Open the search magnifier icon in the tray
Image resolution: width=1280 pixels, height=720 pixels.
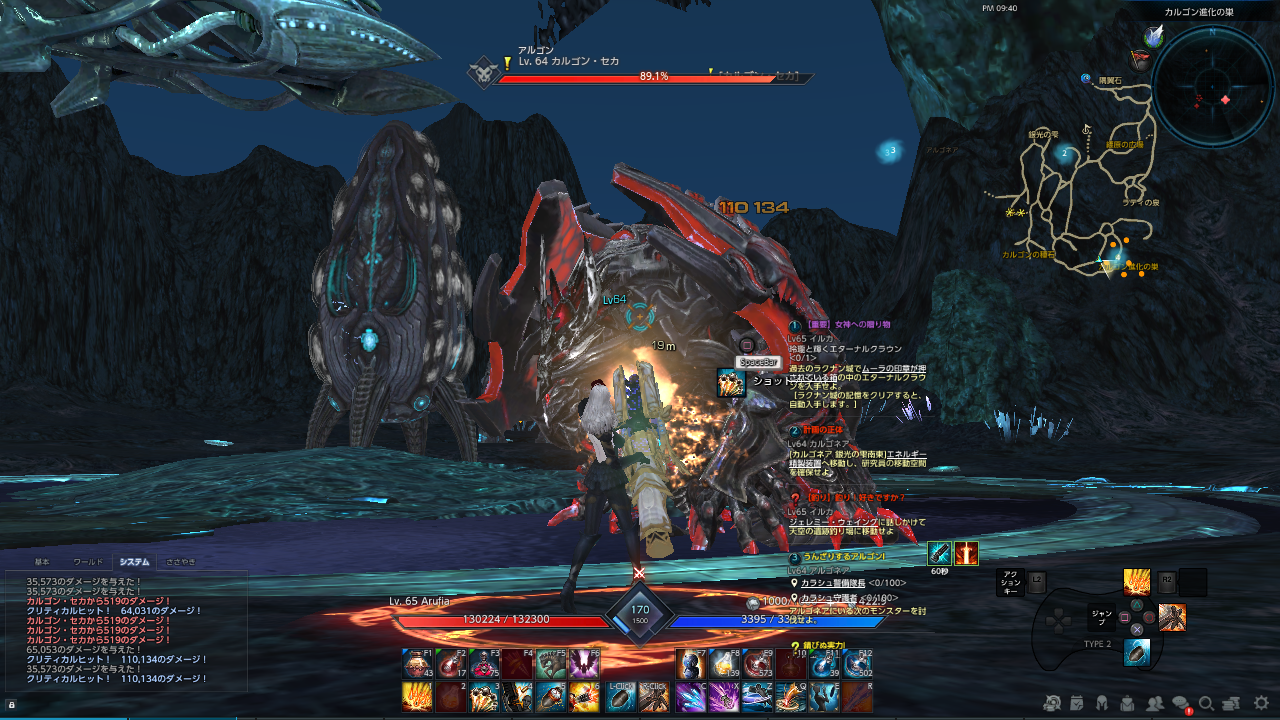point(1206,703)
